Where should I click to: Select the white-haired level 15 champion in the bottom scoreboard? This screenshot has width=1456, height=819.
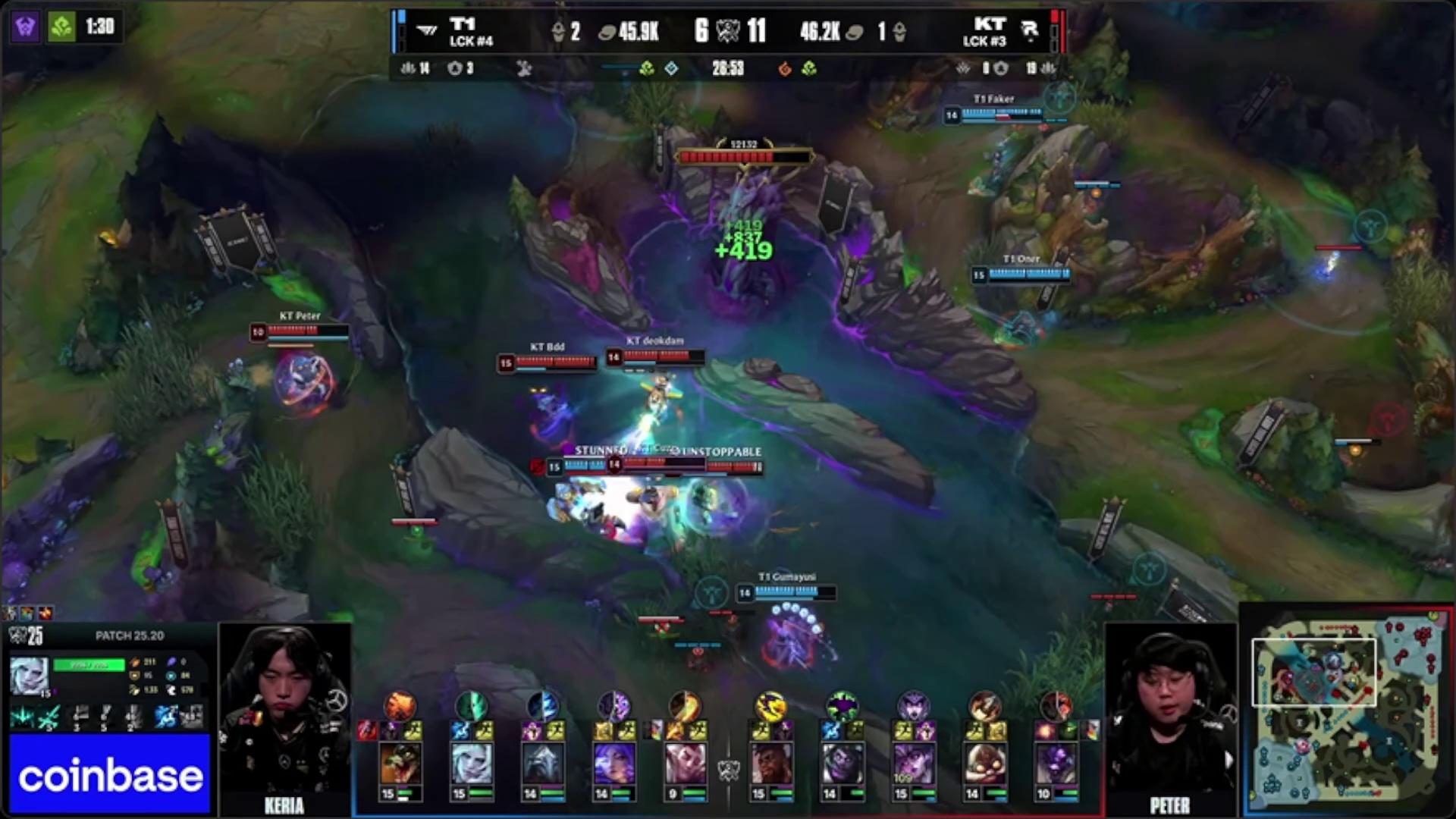[471, 764]
